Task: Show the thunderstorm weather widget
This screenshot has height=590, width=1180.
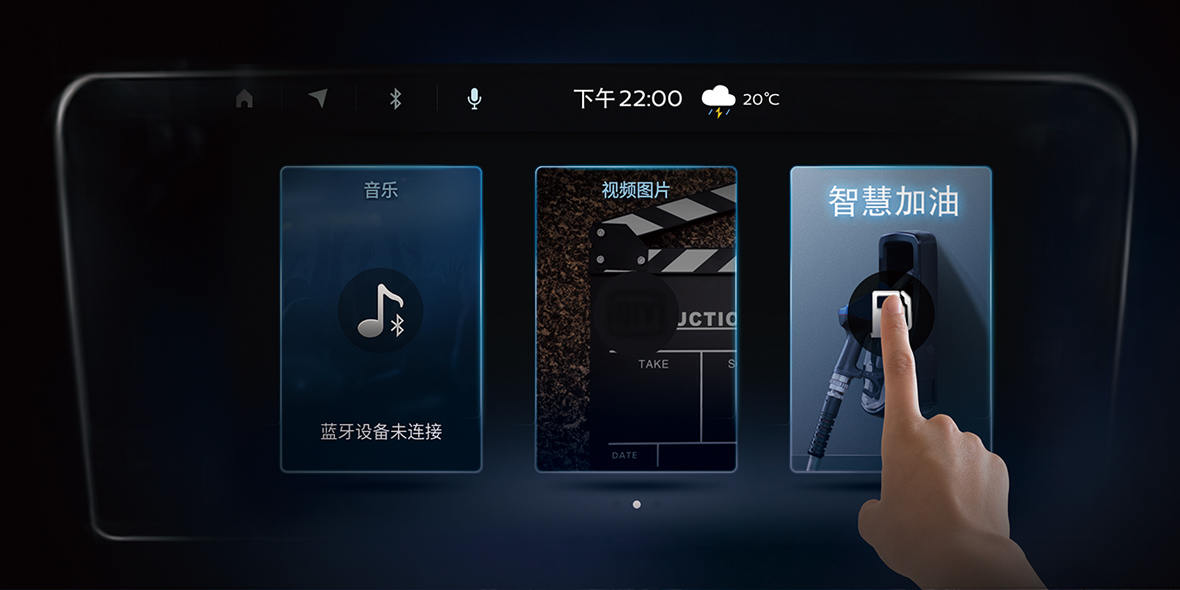Action: (740, 99)
